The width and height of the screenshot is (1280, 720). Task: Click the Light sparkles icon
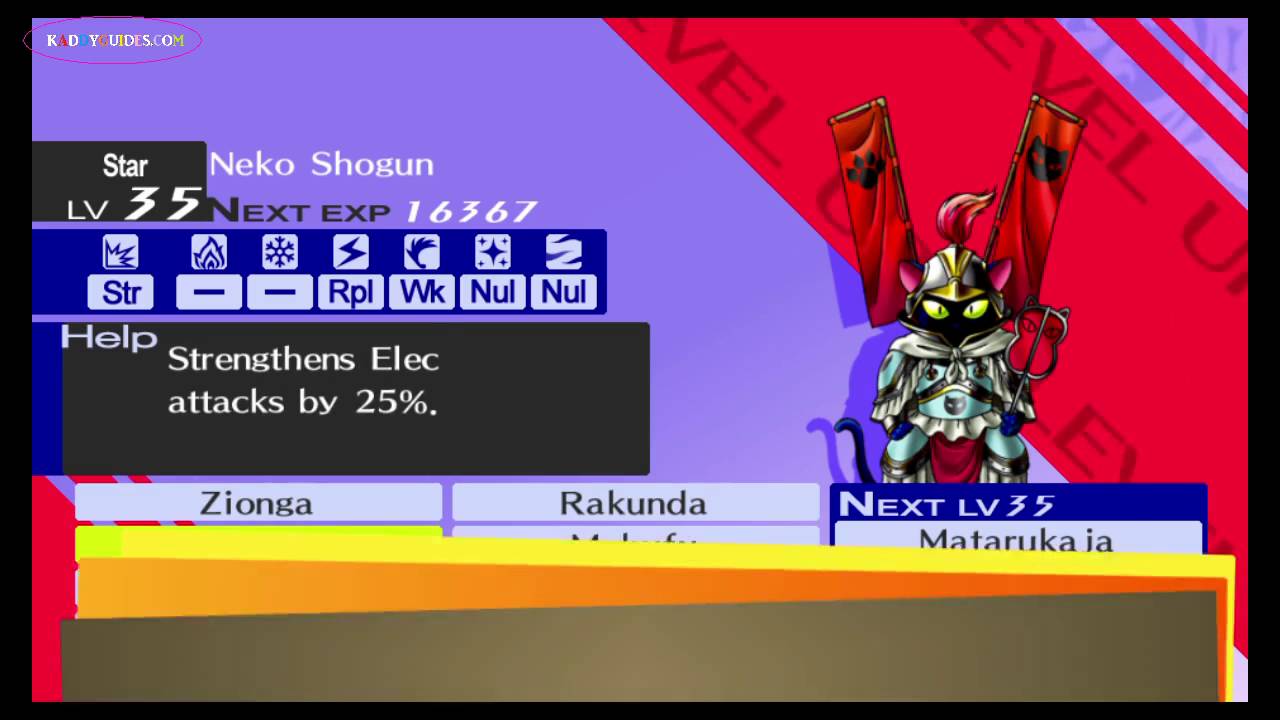coord(492,252)
